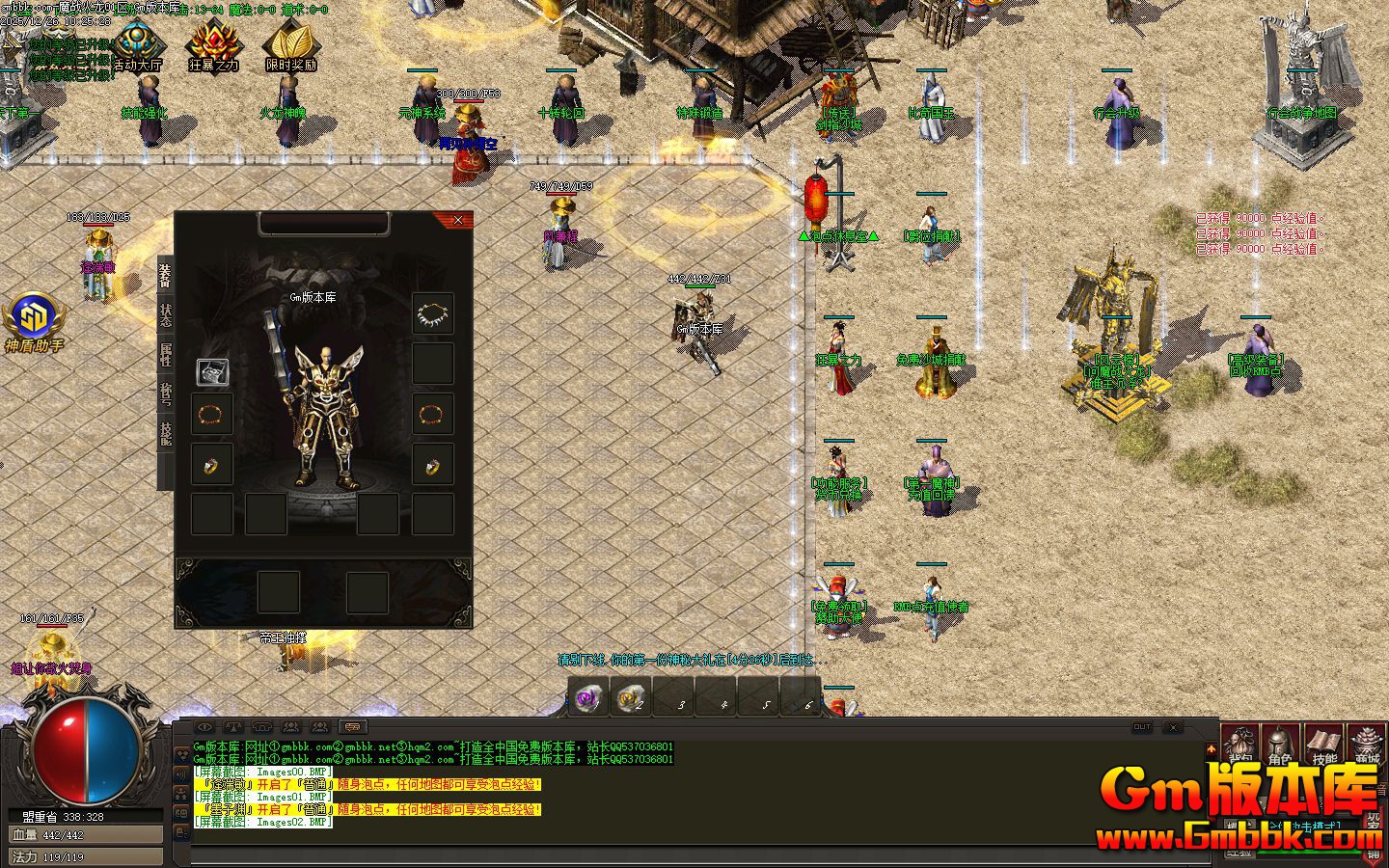
Task: Use the purple stone in hotbar slot 1
Action: pos(588,696)
